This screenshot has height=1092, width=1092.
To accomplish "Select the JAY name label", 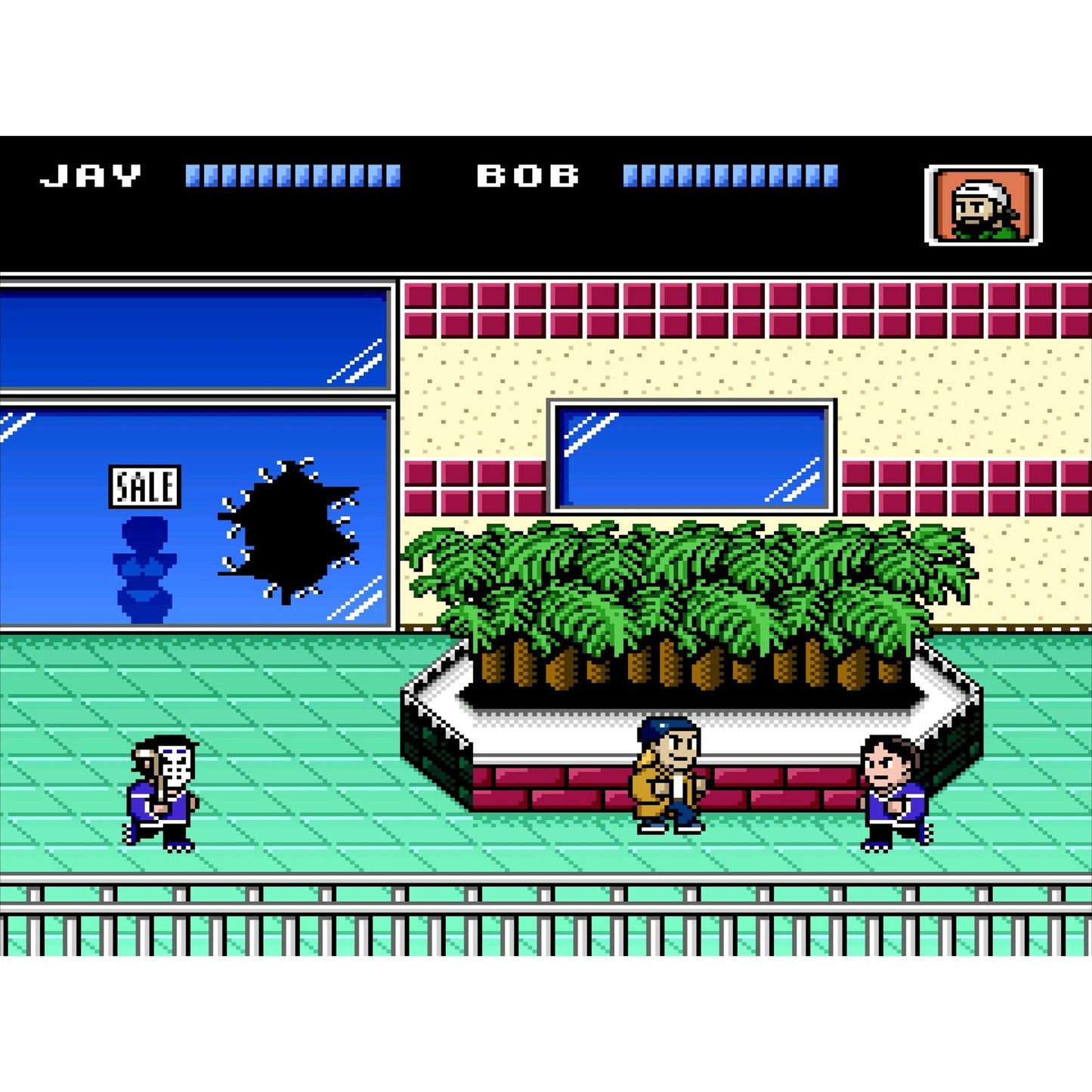I will pyautogui.click(x=91, y=175).
